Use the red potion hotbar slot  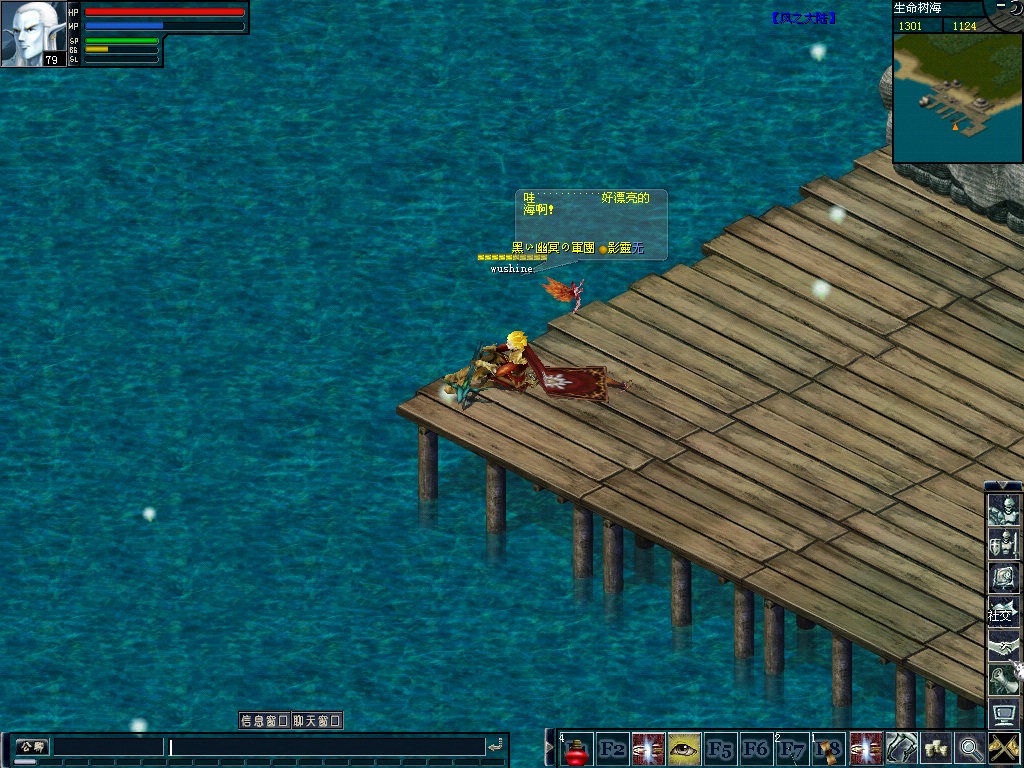[576, 749]
